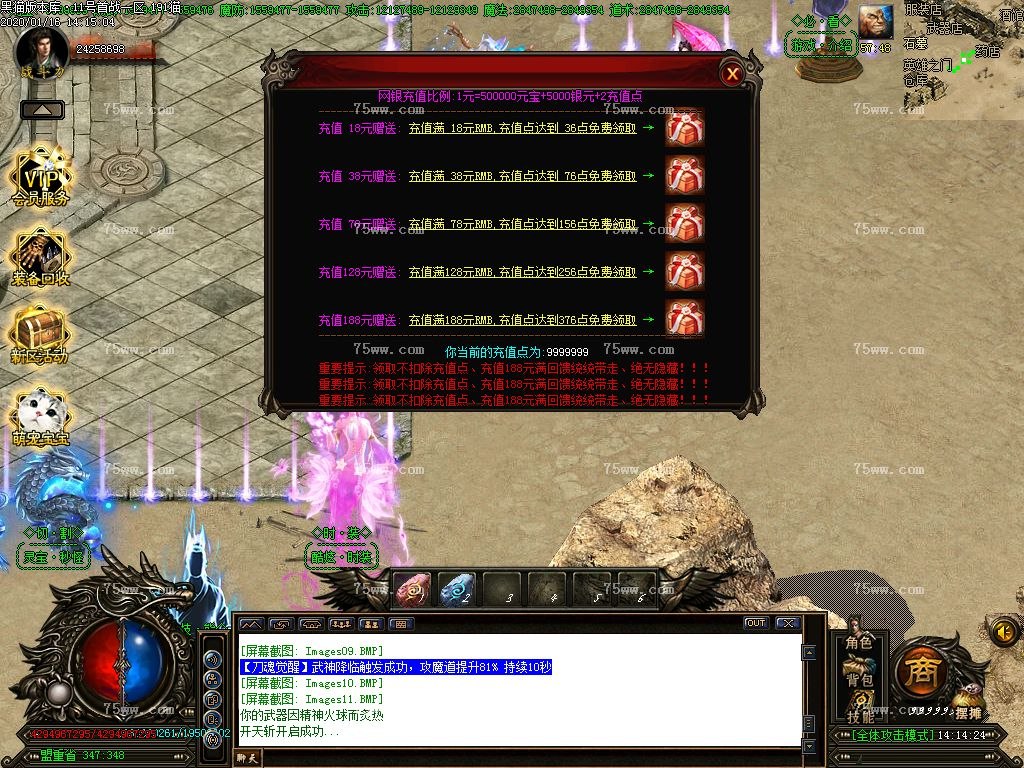Open the equipment recycling gauntlet icon

40,256
